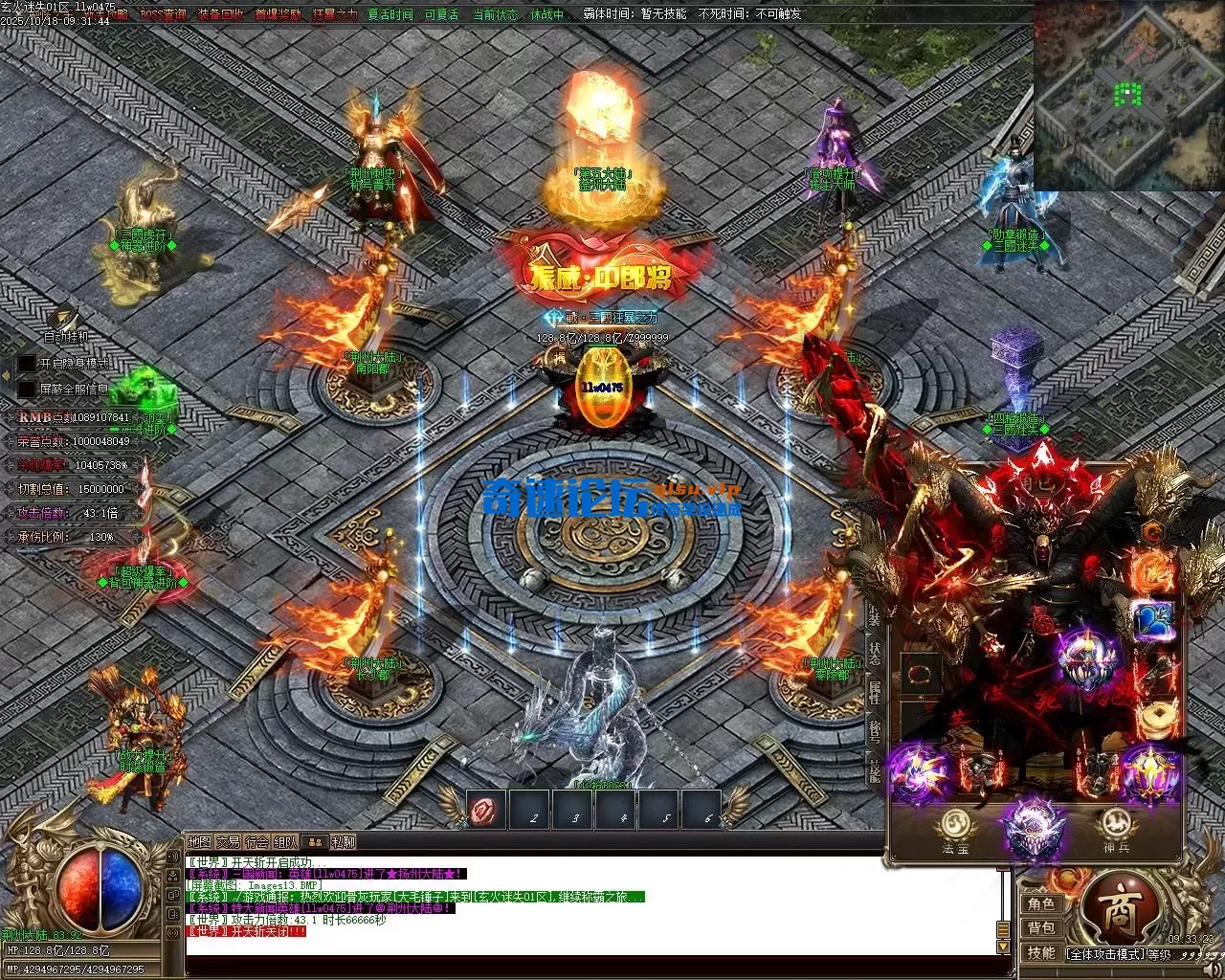Viewport: 1225px width, 980px height.
Task: Use the red rune in hotbar slot 1
Action: tap(486, 812)
